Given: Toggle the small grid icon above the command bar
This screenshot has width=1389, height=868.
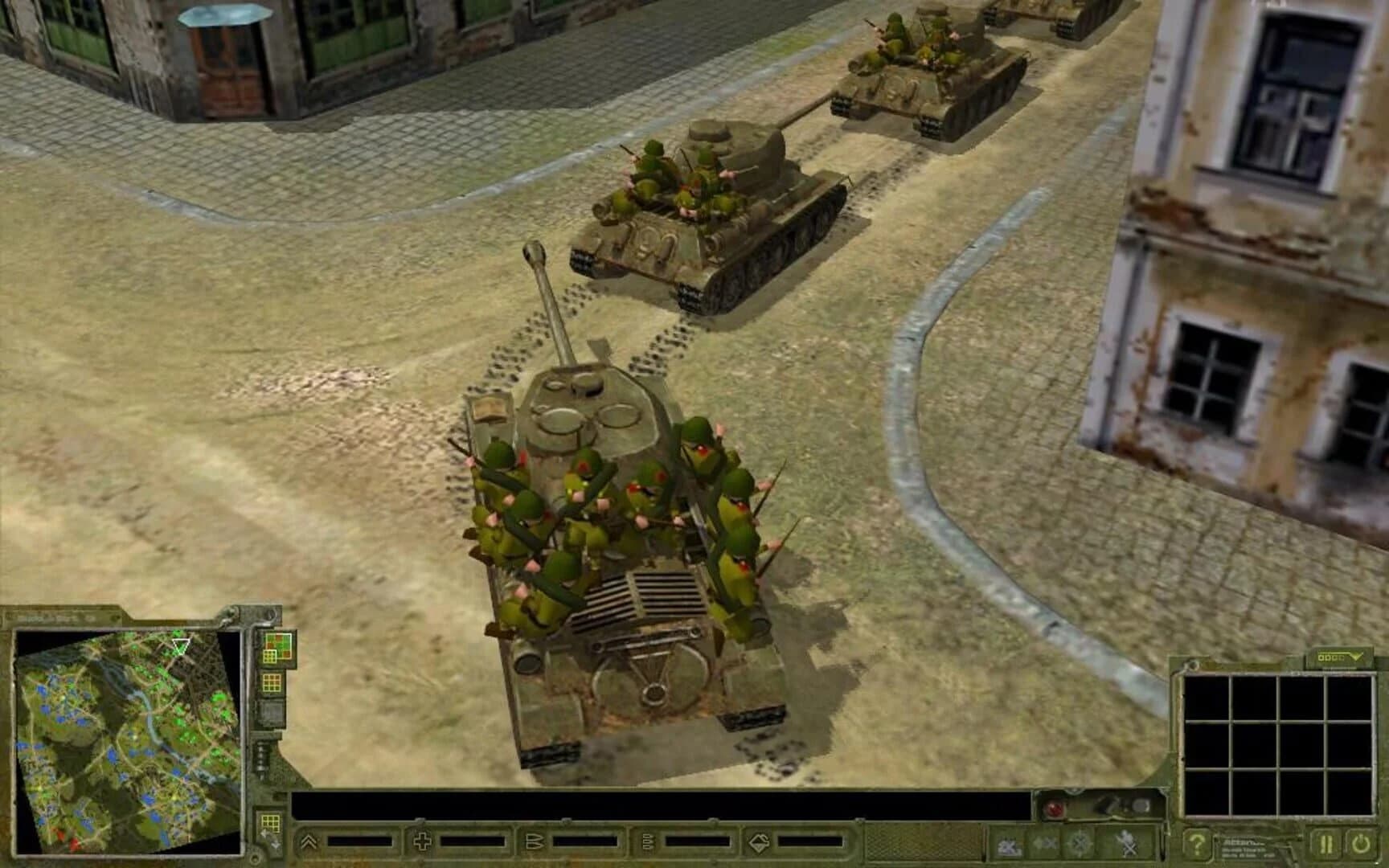Looking at the screenshot, I should [x=272, y=821].
